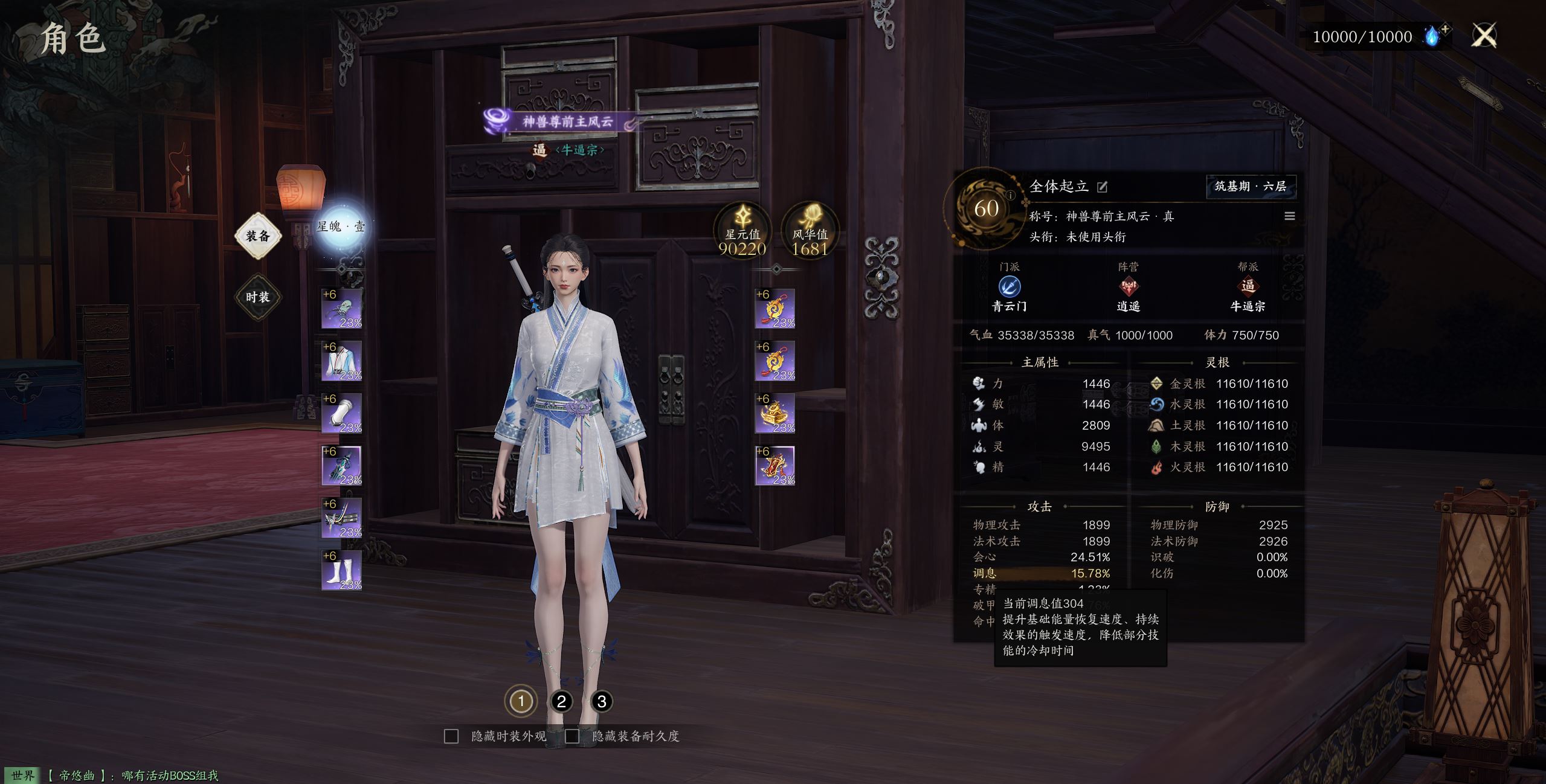Click the info icon beside level 60
This screenshot has height=784, width=1546.
pos(1010,195)
